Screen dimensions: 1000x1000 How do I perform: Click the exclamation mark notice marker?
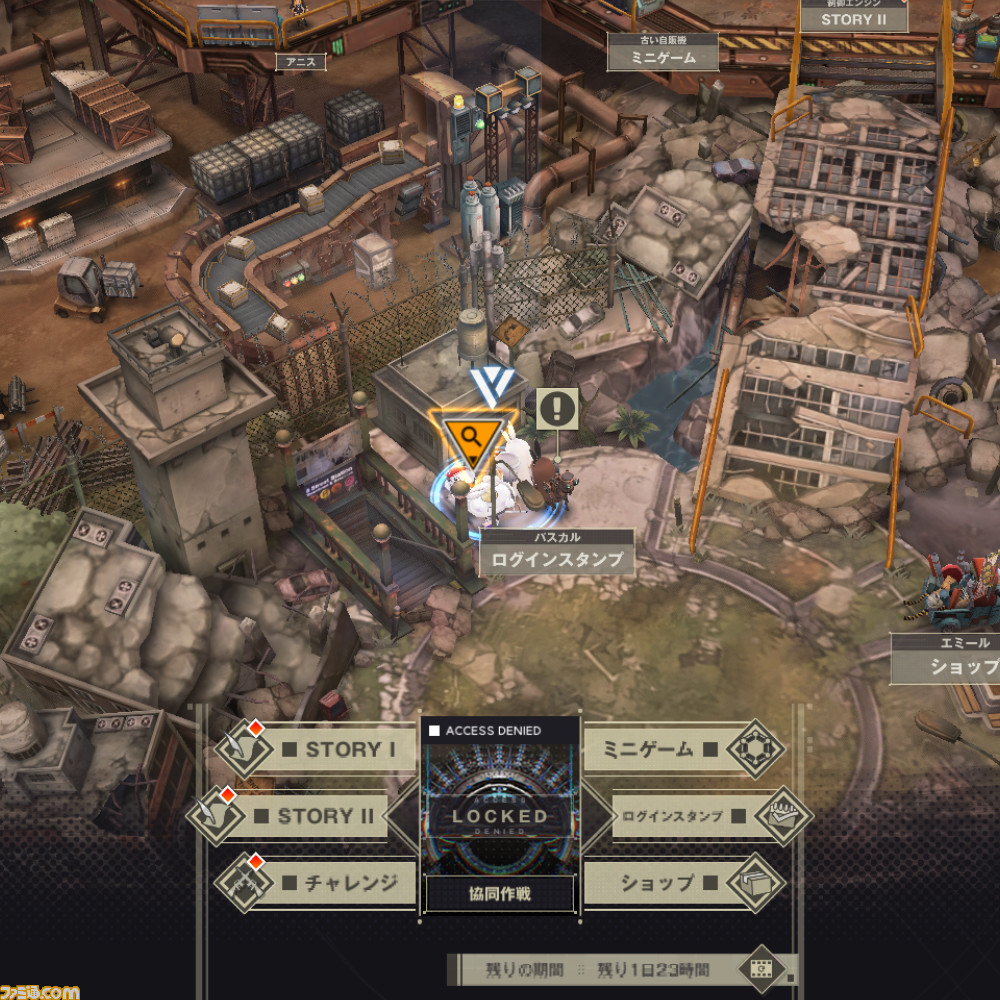[557, 408]
